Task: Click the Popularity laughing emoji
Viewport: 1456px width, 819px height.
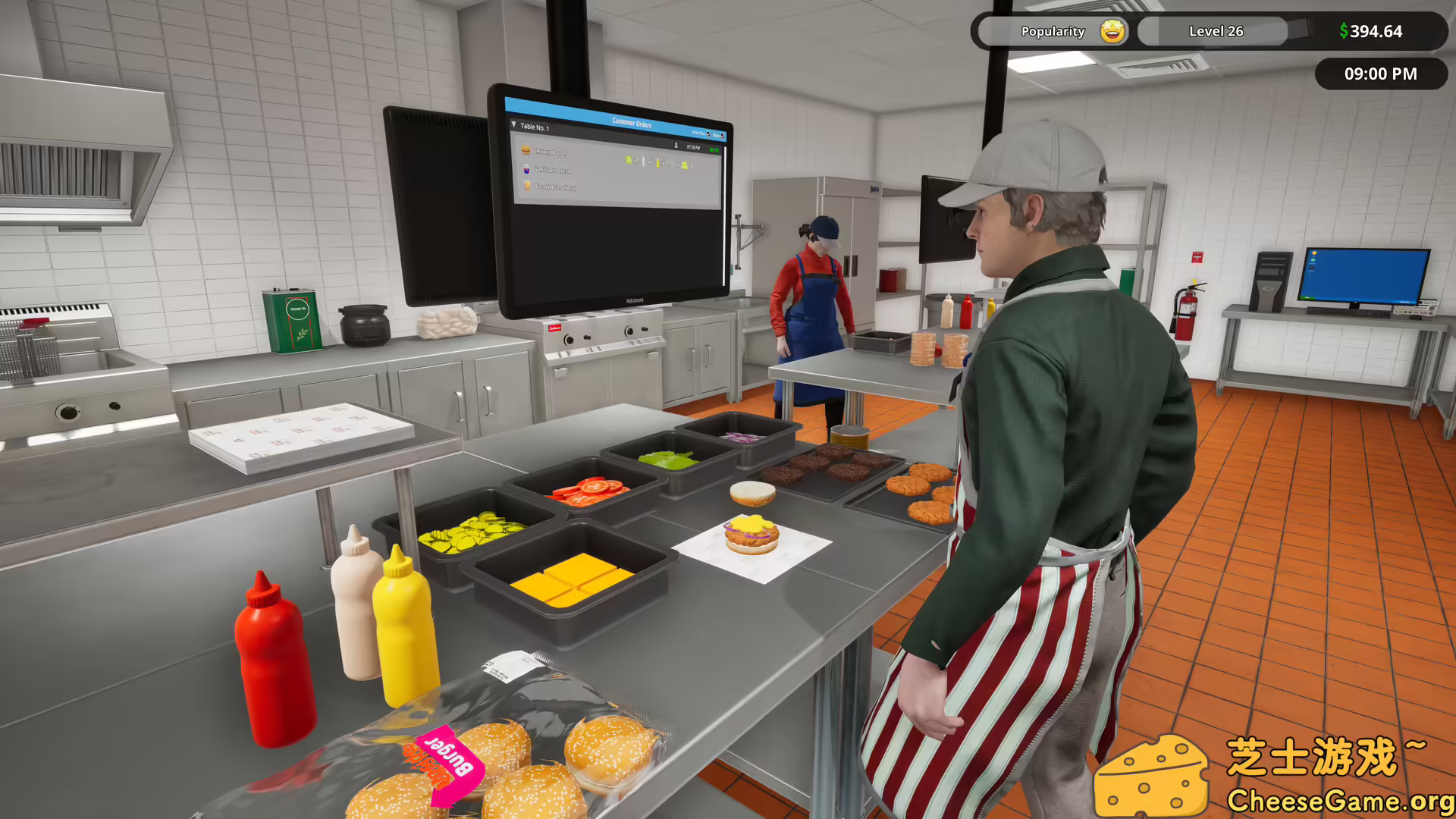Action: (1110, 31)
